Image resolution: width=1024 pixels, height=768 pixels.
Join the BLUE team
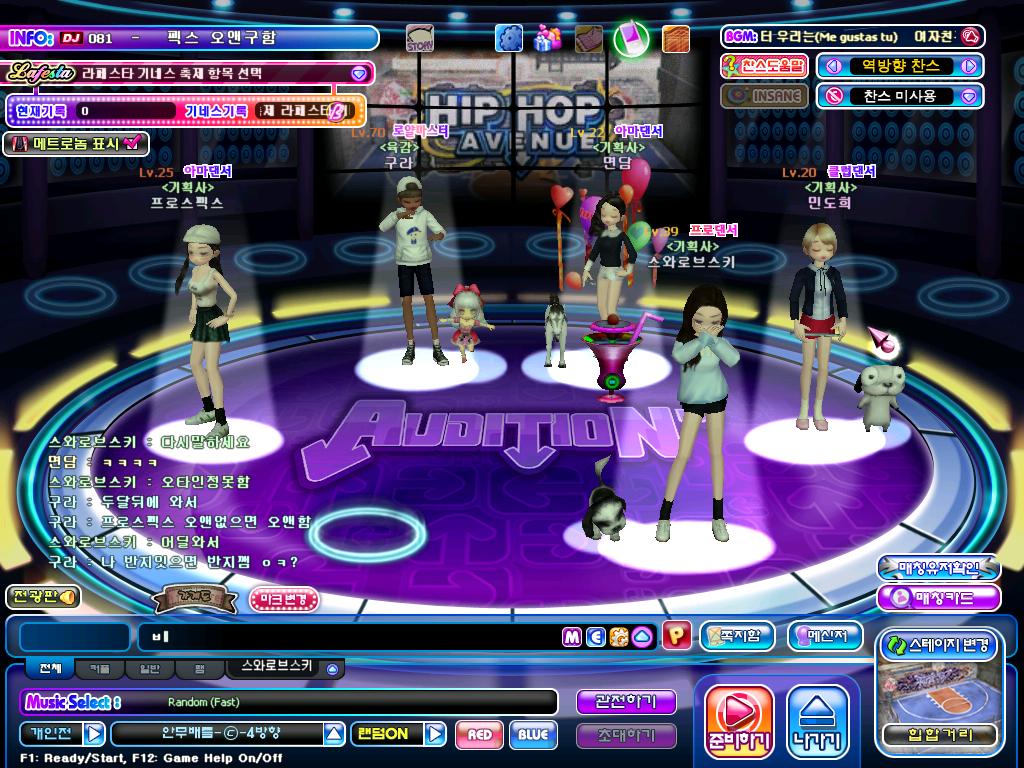[x=533, y=735]
